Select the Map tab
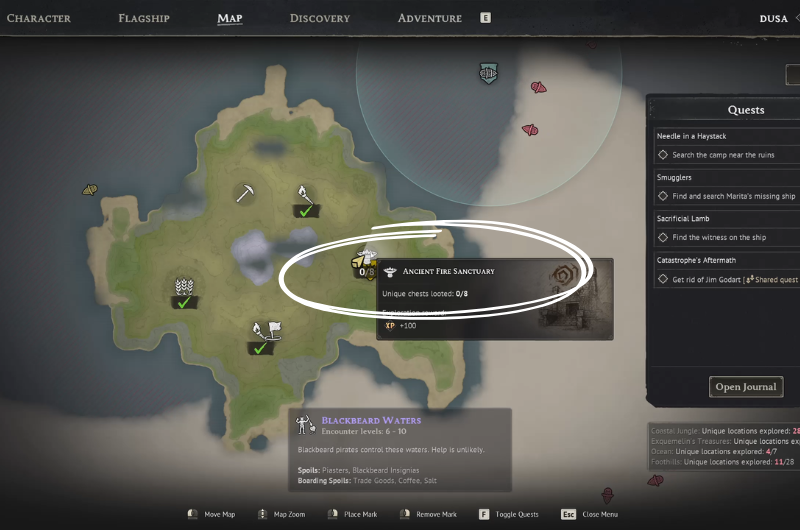The width and height of the screenshot is (800, 530). [x=230, y=18]
